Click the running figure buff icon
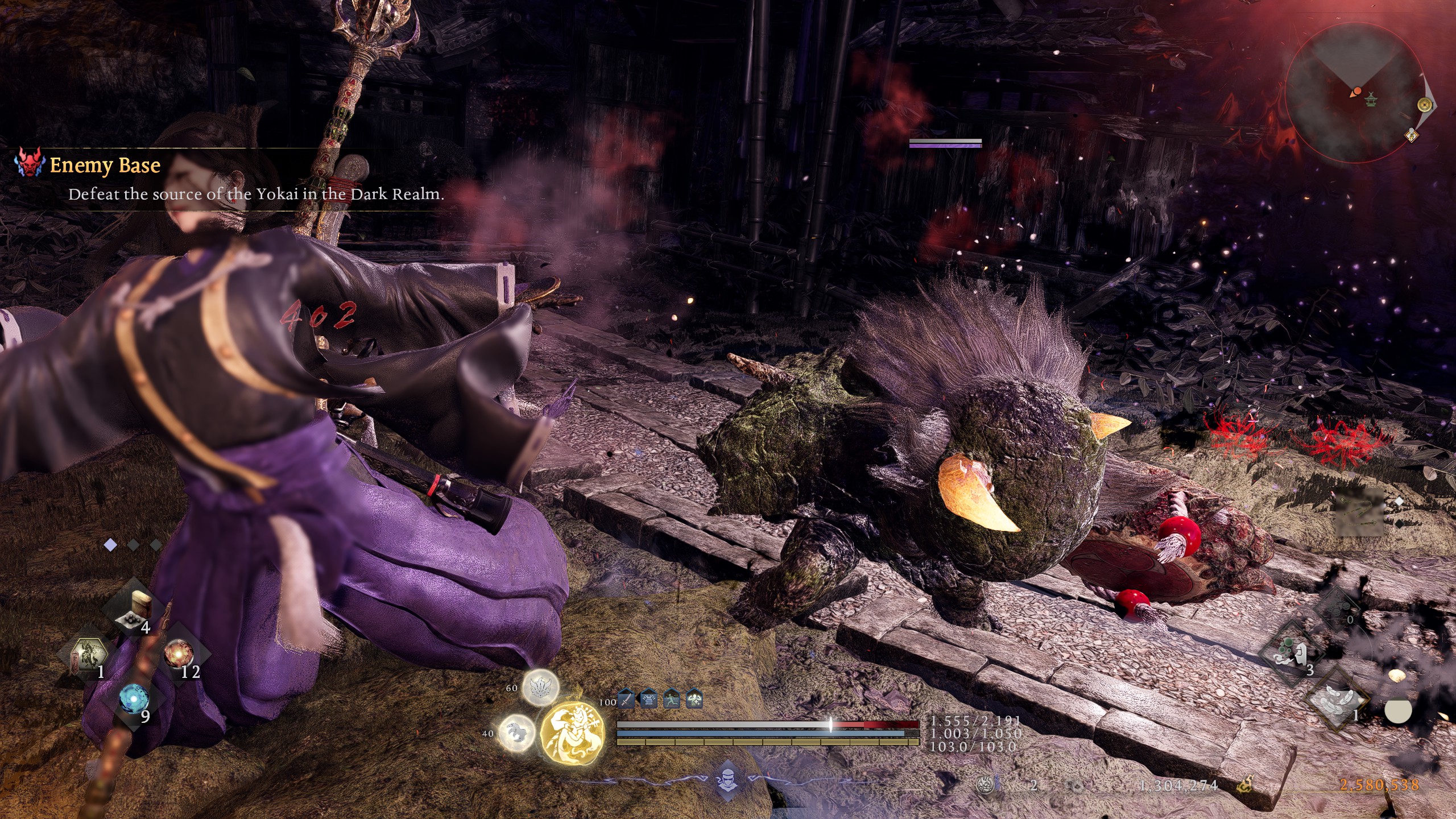Viewport: 1456px width, 819px height. (672, 698)
